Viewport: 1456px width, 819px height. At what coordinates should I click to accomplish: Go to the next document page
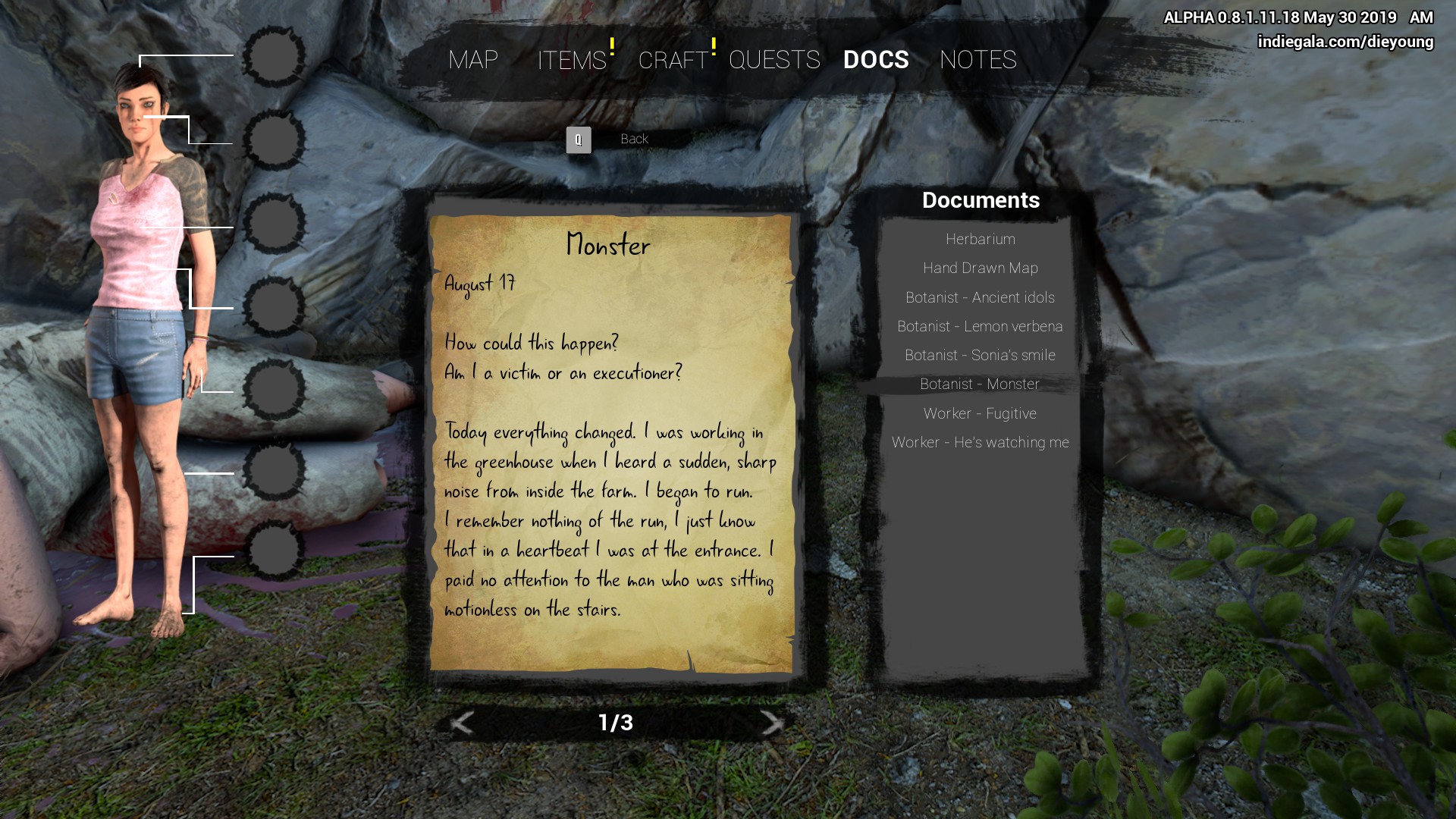pos(771,723)
